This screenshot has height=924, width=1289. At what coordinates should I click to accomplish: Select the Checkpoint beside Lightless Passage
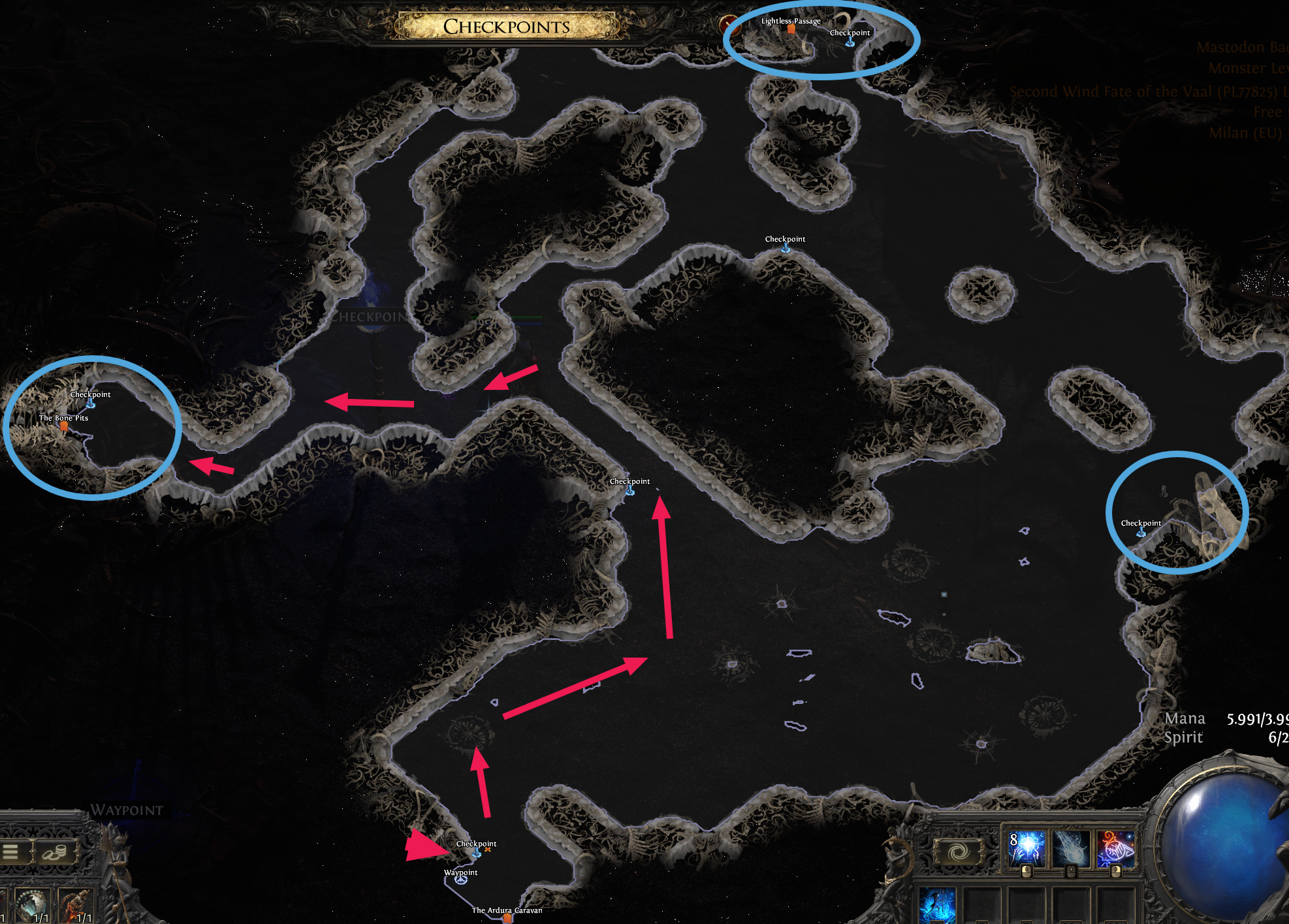[x=850, y=42]
